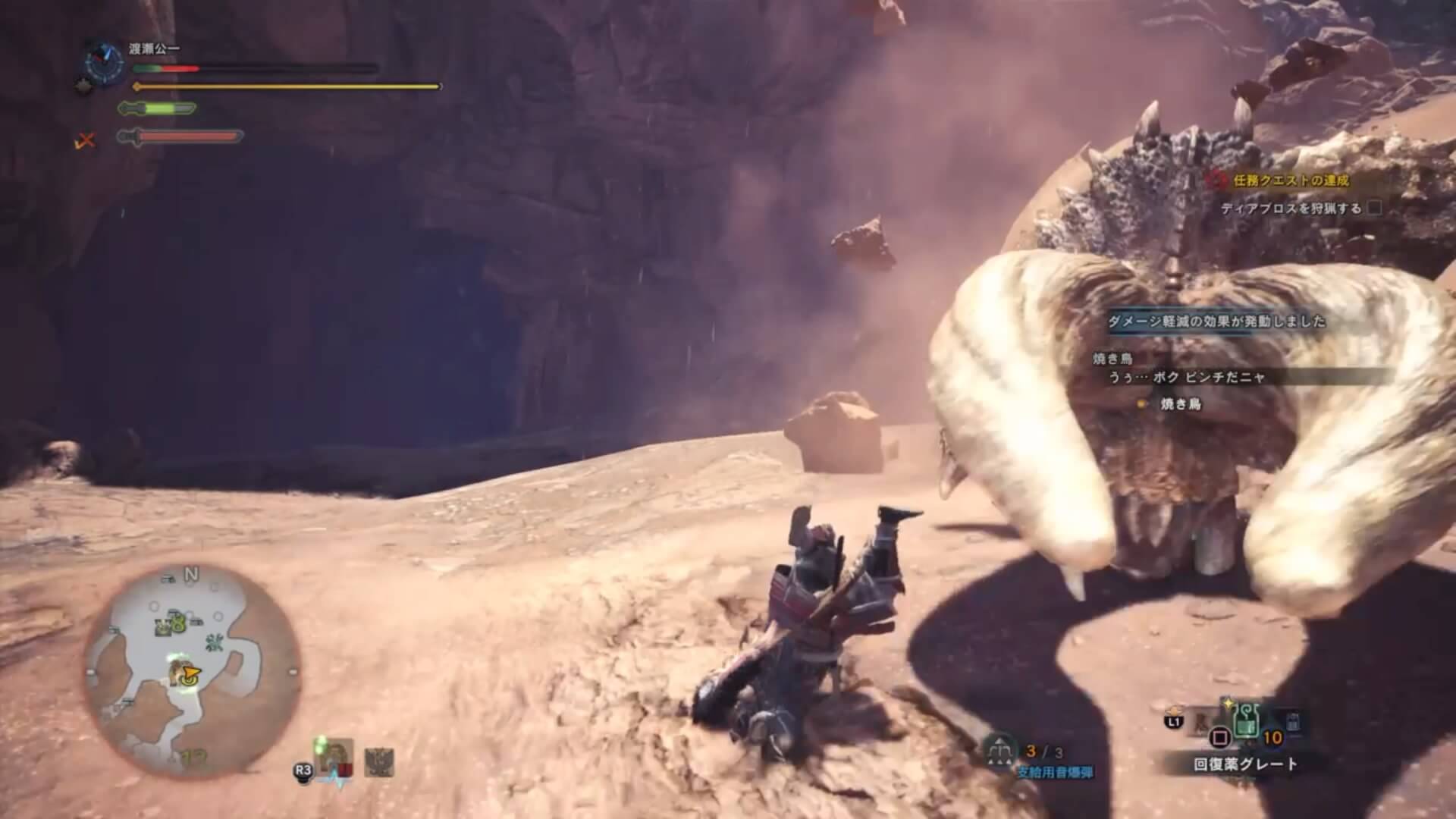
Task: Open the circular area minimap
Action: click(192, 667)
